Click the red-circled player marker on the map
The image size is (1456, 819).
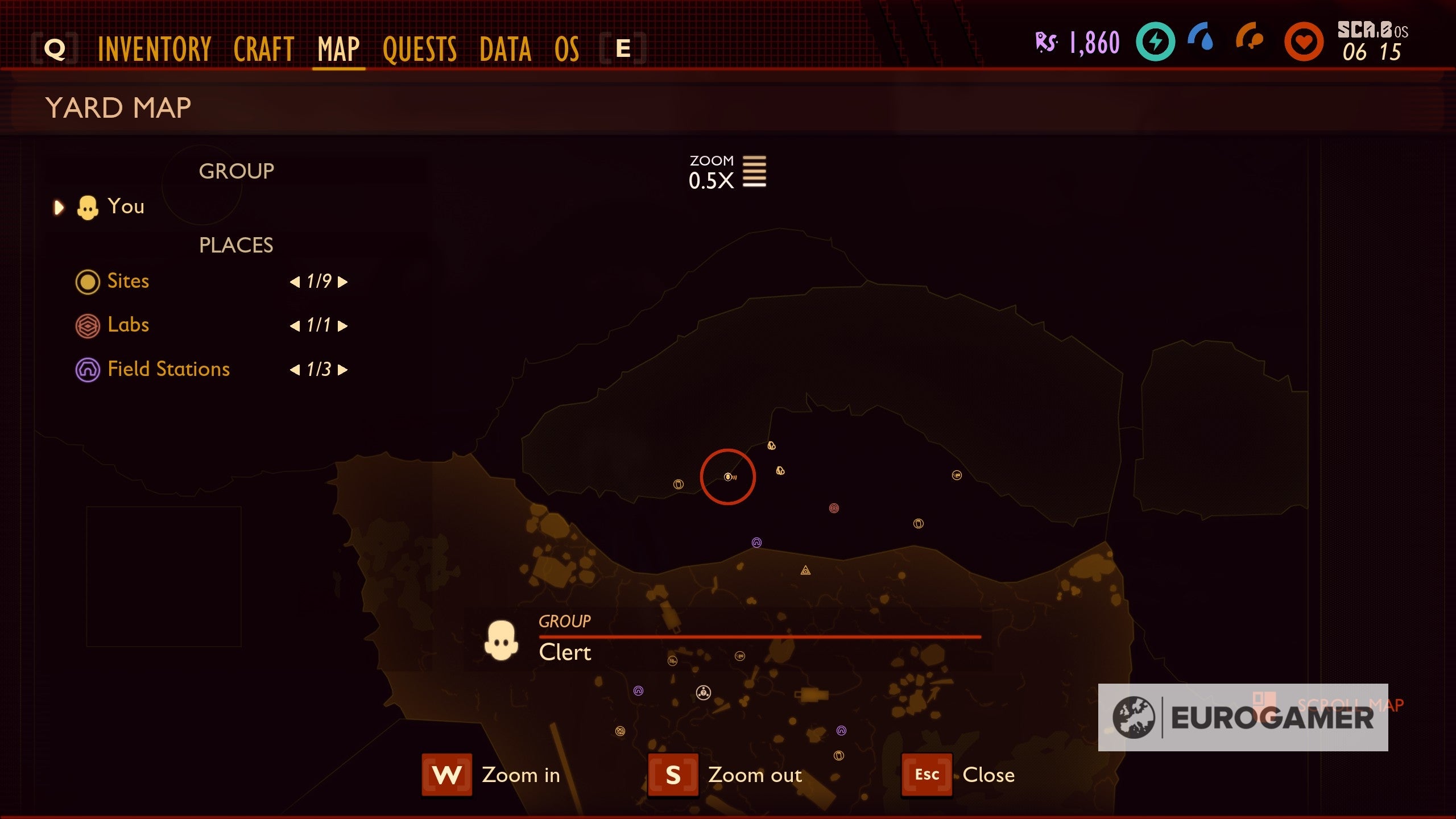pyautogui.click(x=729, y=477)
